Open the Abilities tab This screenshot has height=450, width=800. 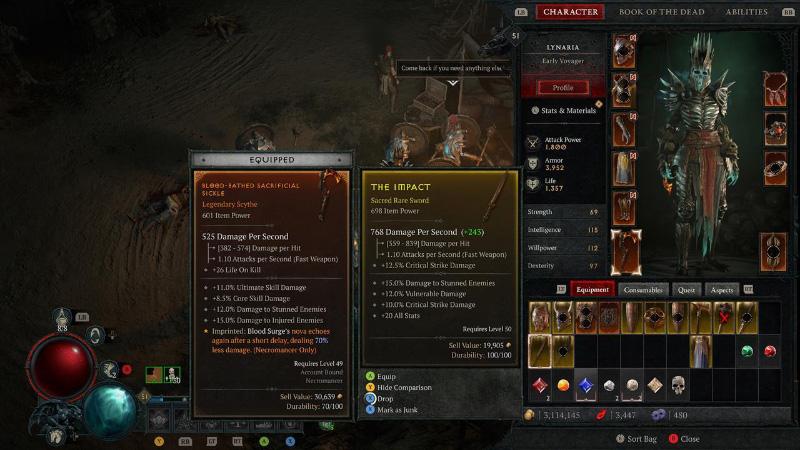pos(747,12)
